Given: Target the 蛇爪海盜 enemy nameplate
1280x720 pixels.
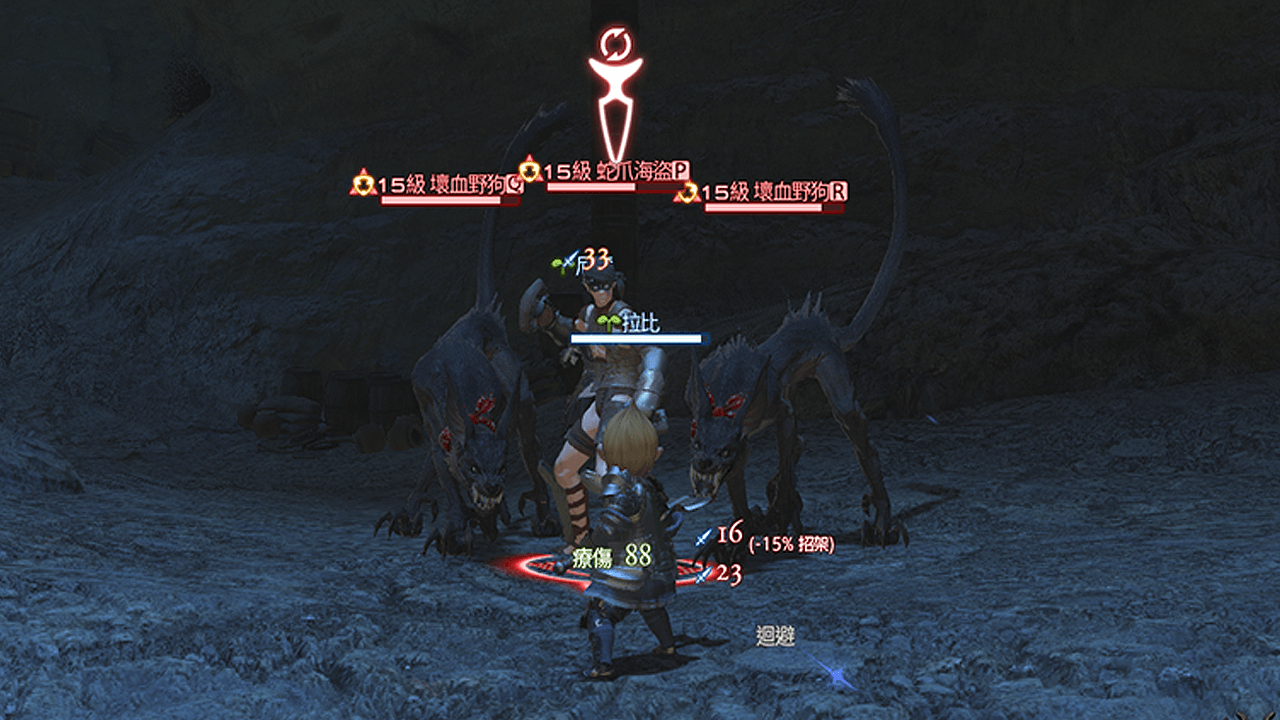Looking at the screenshot, I should click(616, 171).
